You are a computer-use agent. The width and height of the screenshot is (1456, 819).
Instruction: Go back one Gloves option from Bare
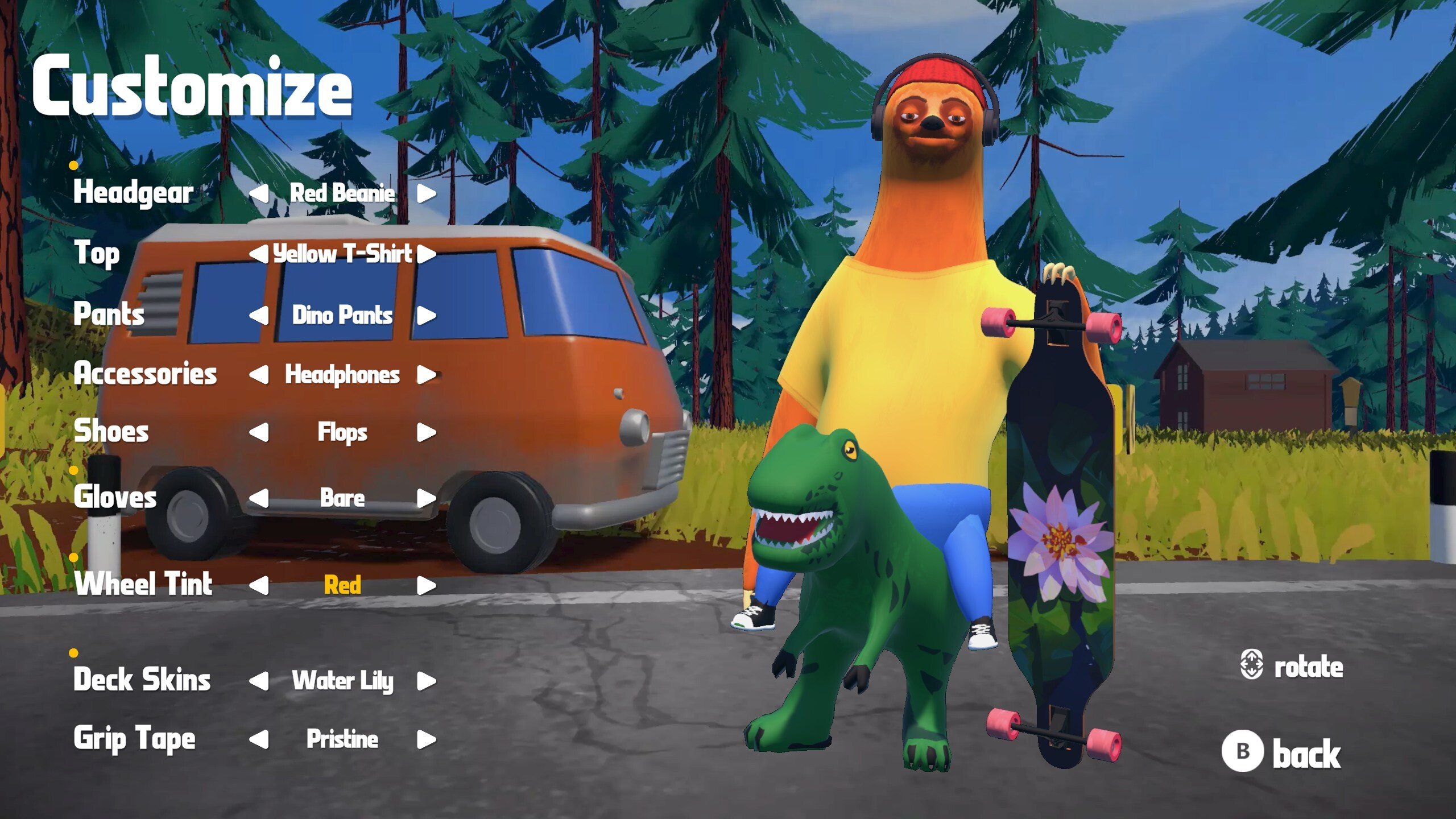259,498
